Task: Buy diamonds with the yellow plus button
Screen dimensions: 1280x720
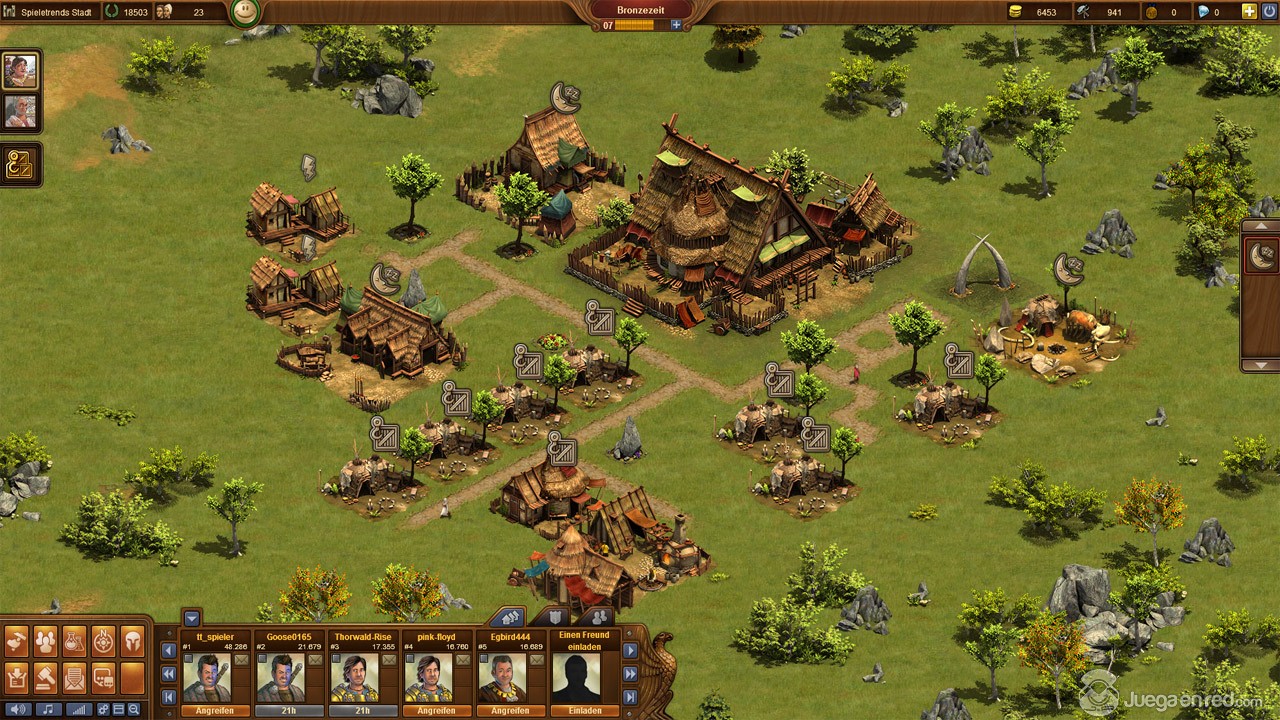Action: (1249, 12)
